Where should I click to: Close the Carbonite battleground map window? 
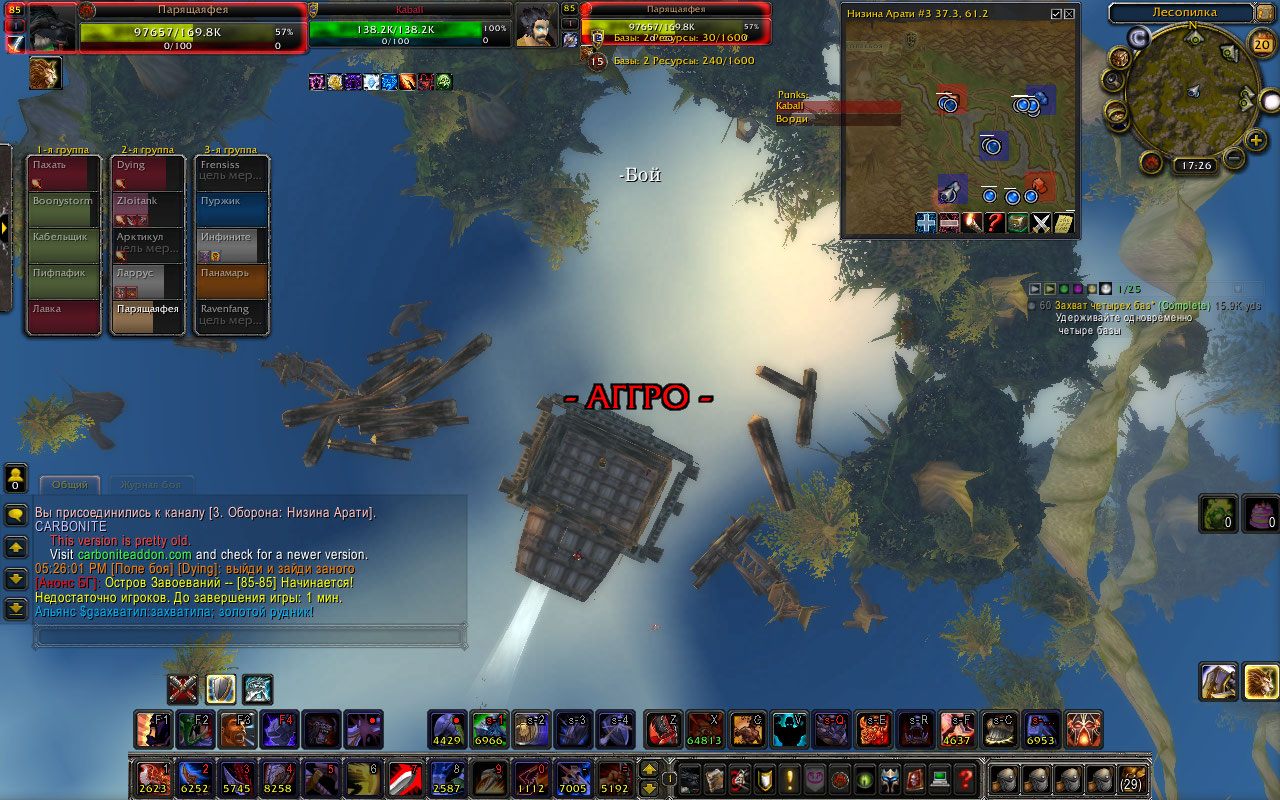pos(1070,14)
